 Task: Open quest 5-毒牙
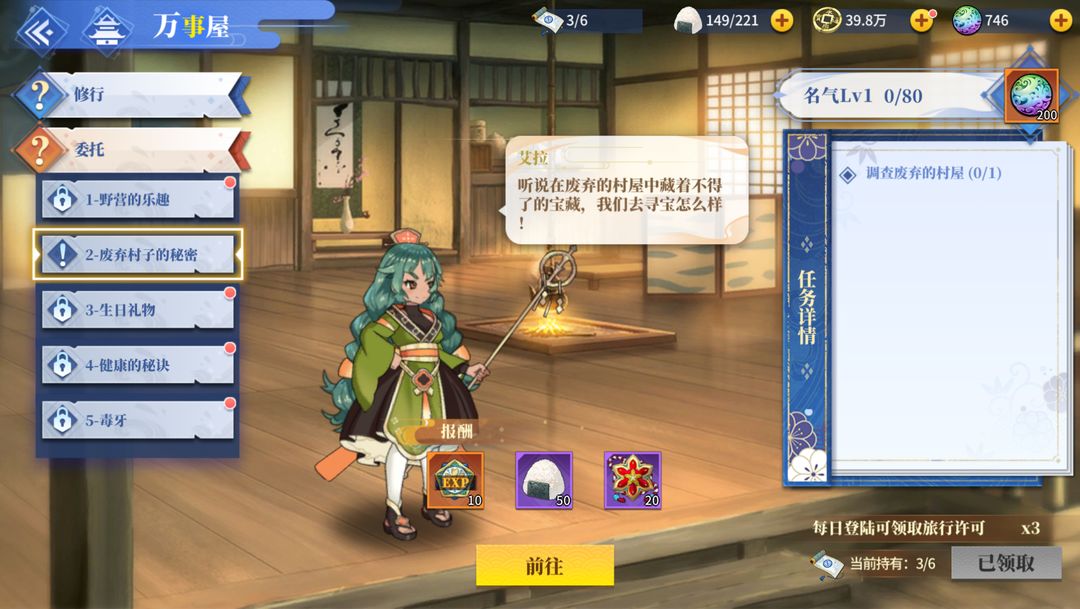[x=138, y=420]
